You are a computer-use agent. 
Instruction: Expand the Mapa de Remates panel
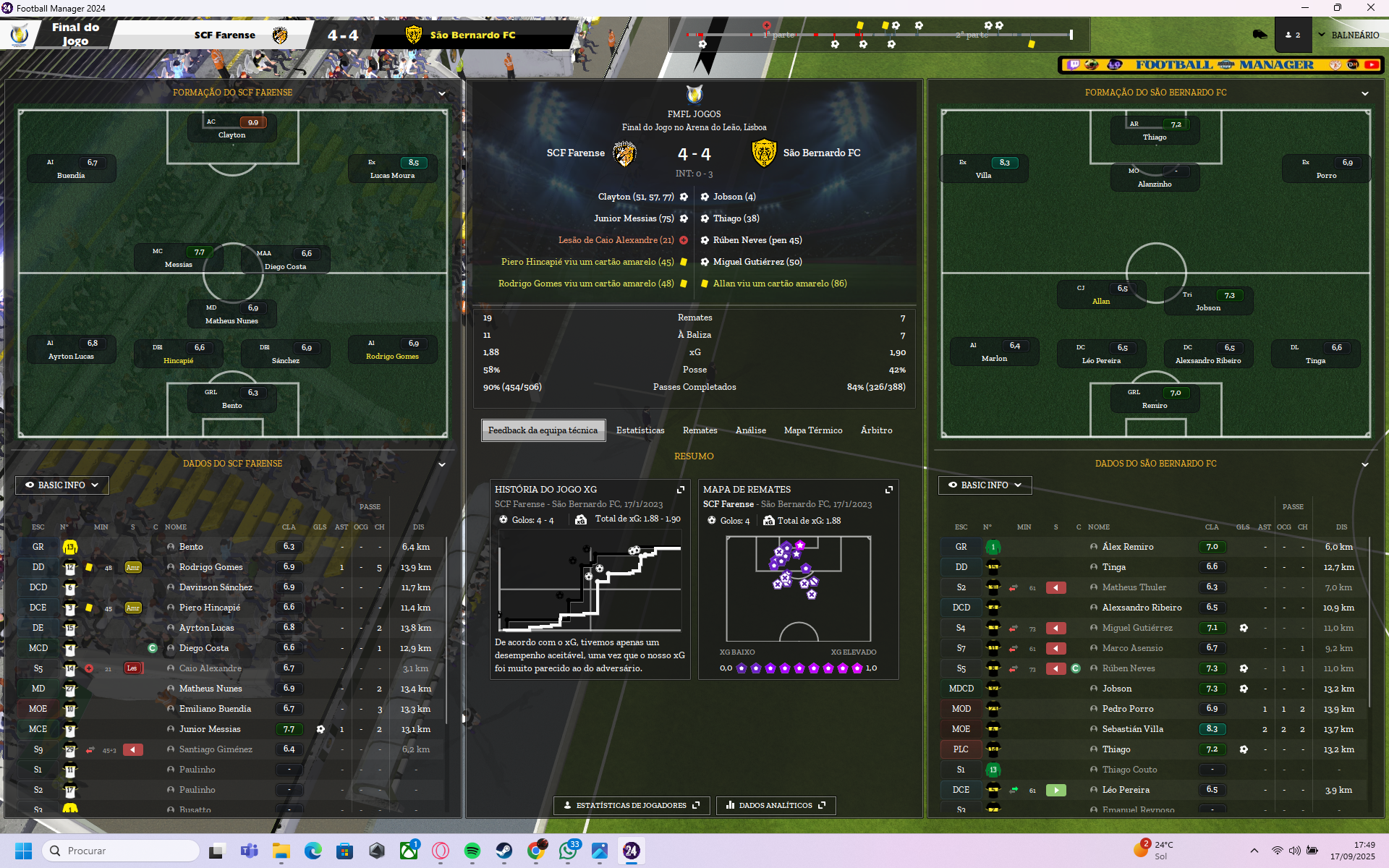pos(888,490)
